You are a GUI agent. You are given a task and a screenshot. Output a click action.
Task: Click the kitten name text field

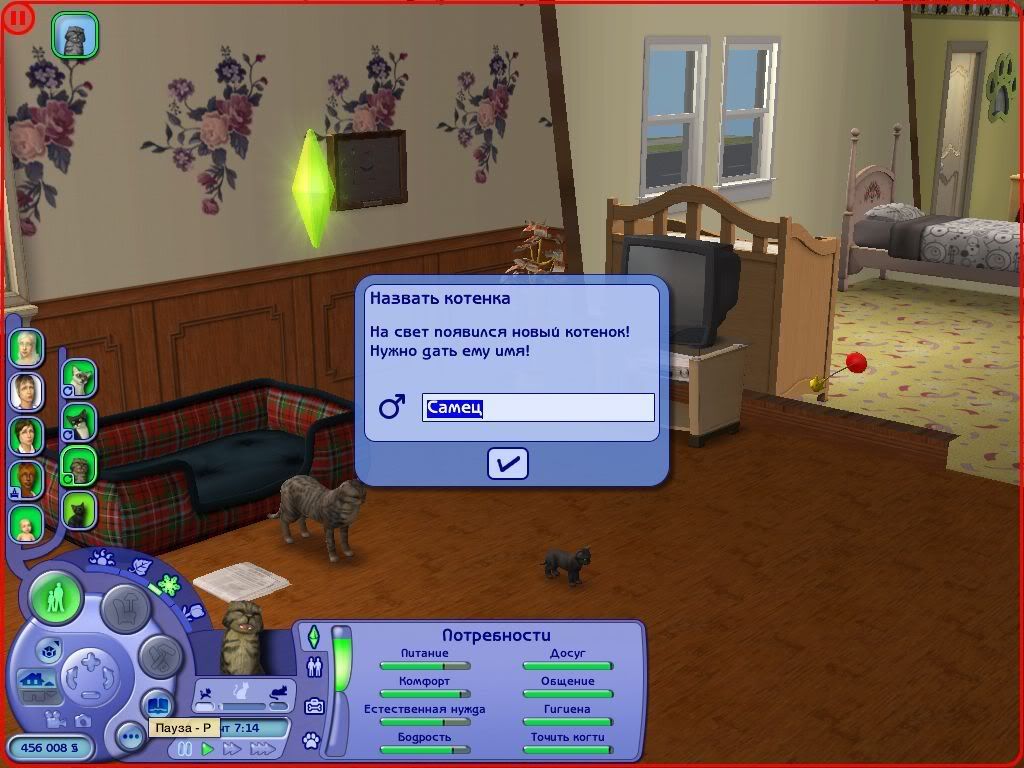click(x=538, y=408)
